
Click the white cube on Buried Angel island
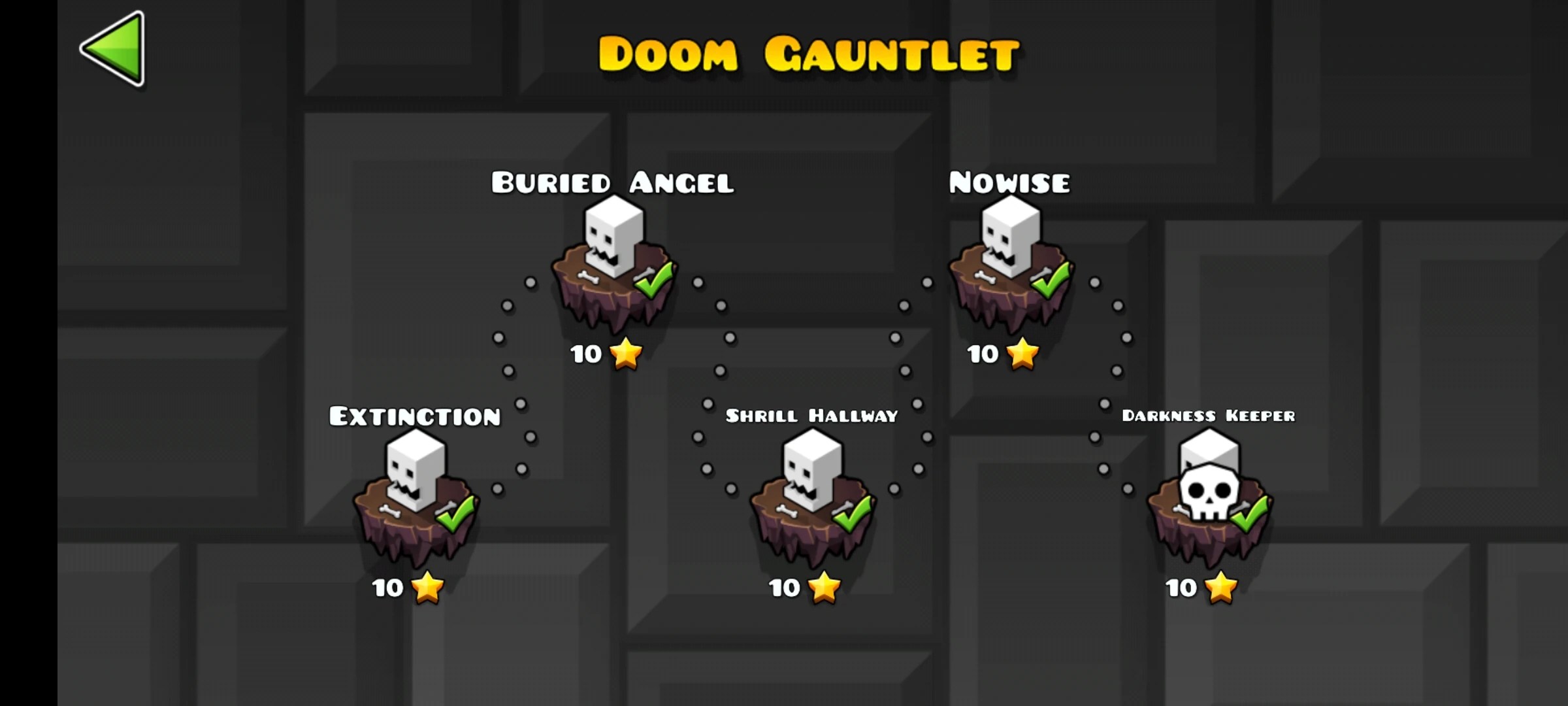pos(611,235)
